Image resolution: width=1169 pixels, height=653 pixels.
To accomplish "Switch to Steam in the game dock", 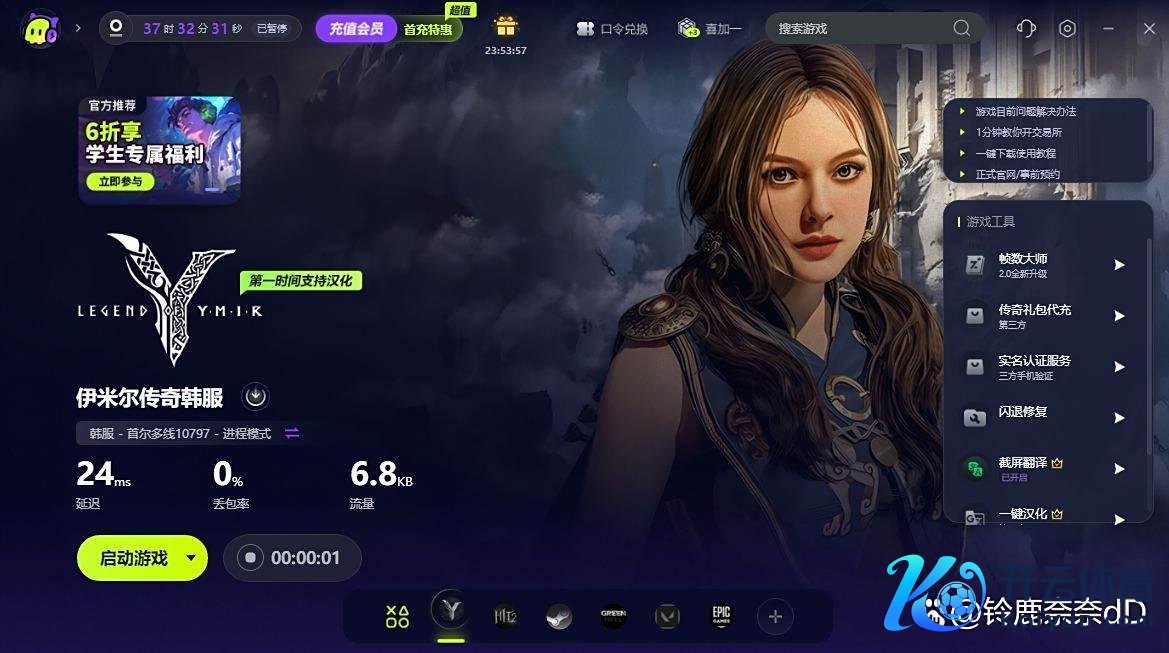I will (559, 617).
